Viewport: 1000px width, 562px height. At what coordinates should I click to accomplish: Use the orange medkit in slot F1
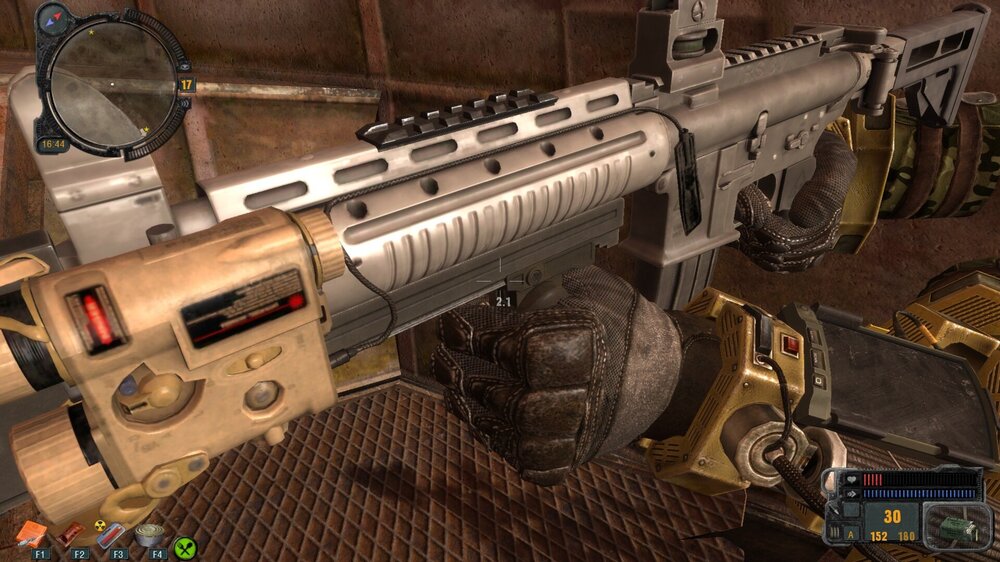29,535
